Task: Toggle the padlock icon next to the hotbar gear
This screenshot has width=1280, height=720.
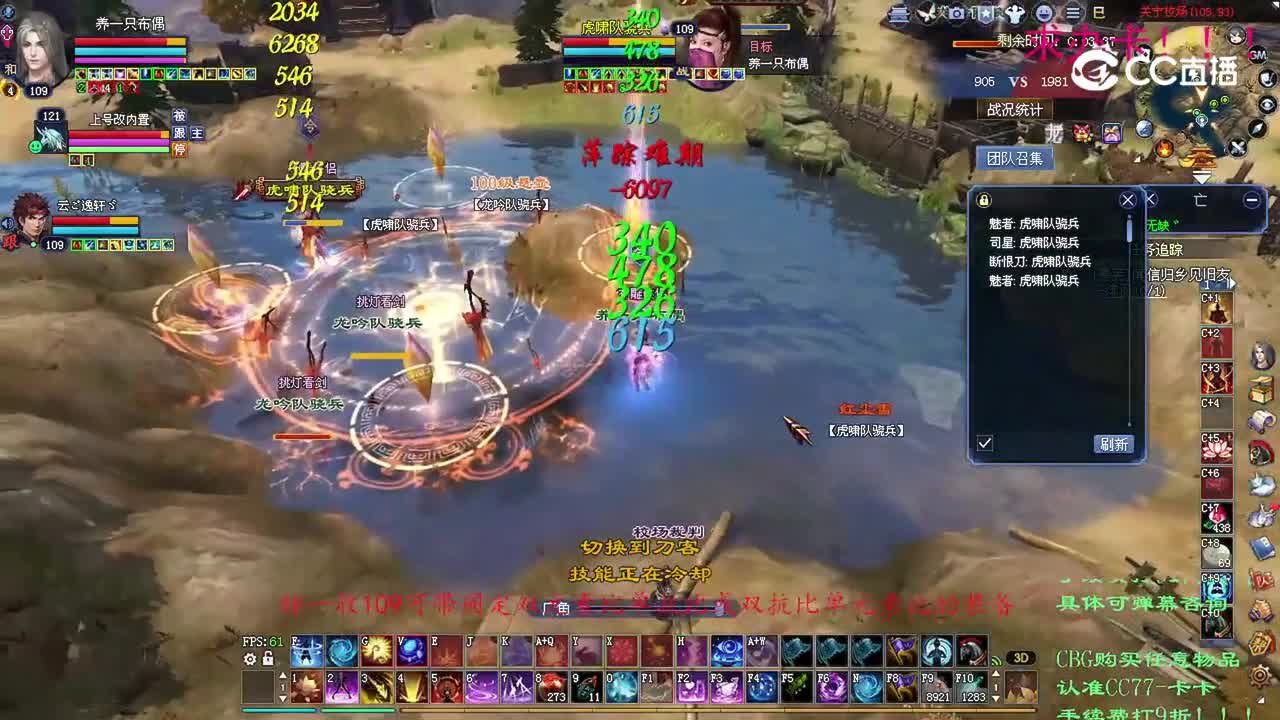Action: [x=268, y=660]
